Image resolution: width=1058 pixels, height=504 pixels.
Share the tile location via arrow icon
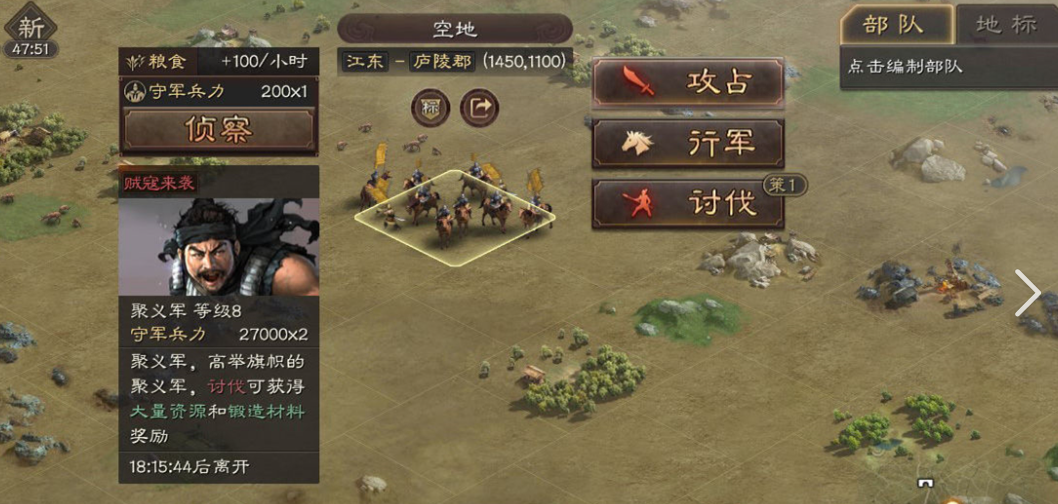point(479,108)
